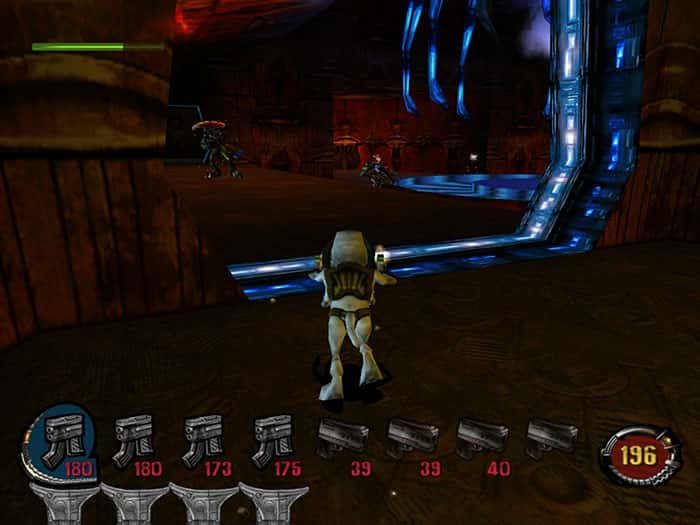Select the highlighted weapon in the blue circle
This screenshot has height=525, width=700.
64,440
